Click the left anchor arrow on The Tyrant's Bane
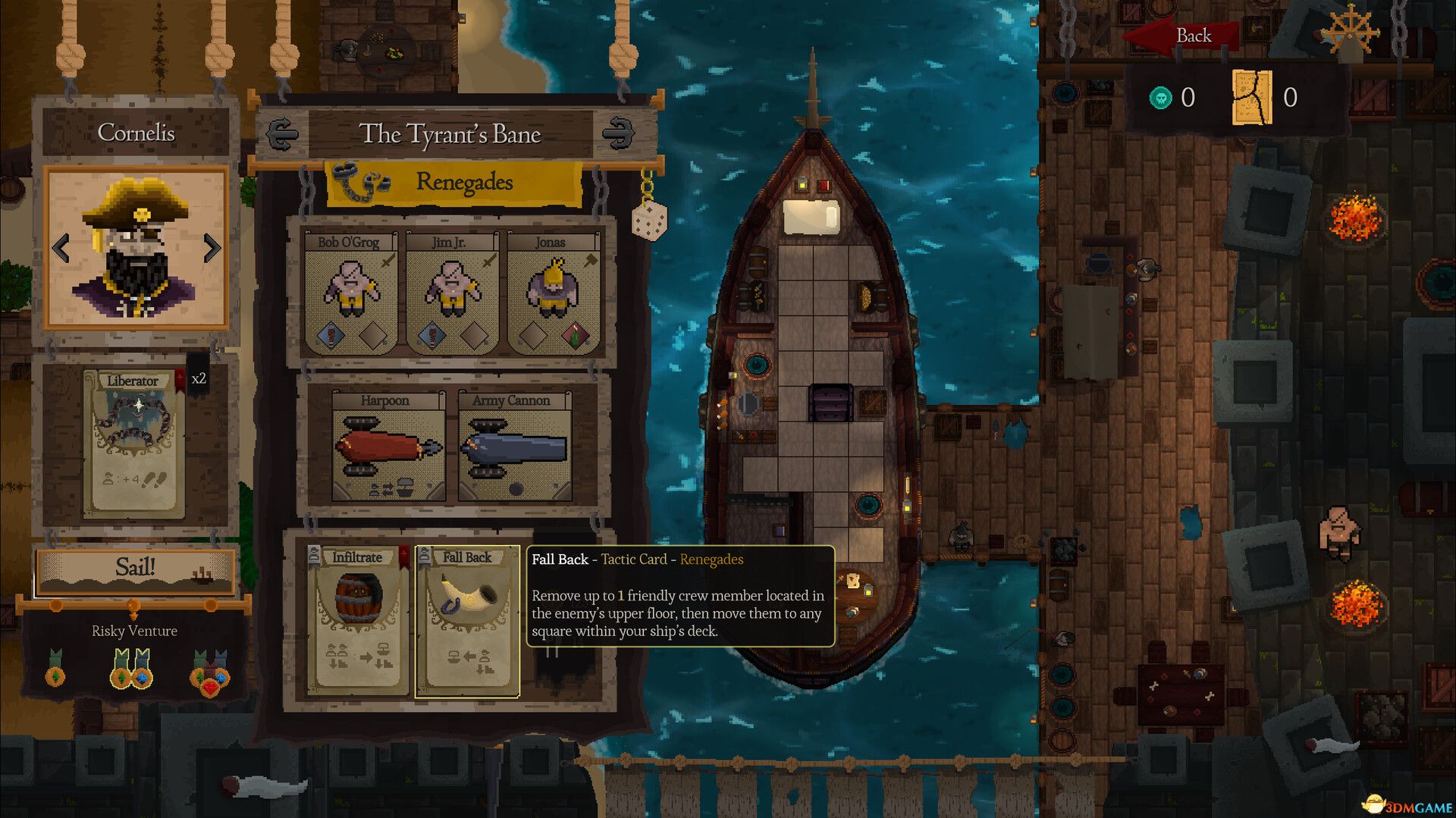Screen dimensions: 1456x818 [281, 133]
